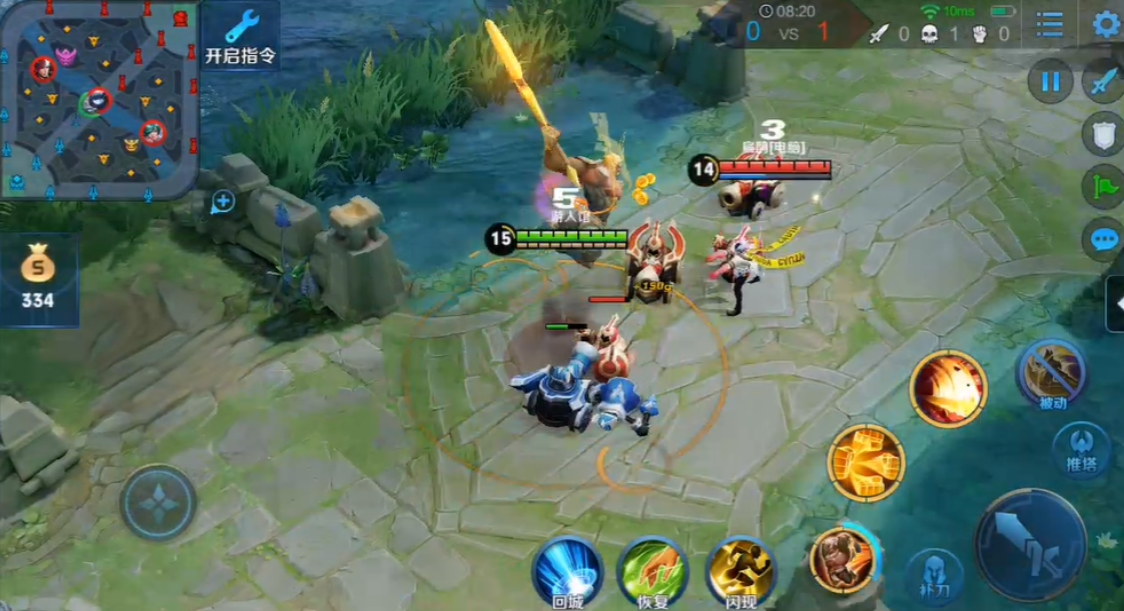The height and width of the screenshot is (611, 1124).
Task: Open the gold shop showing 334
Action: (x=39, y=280)
